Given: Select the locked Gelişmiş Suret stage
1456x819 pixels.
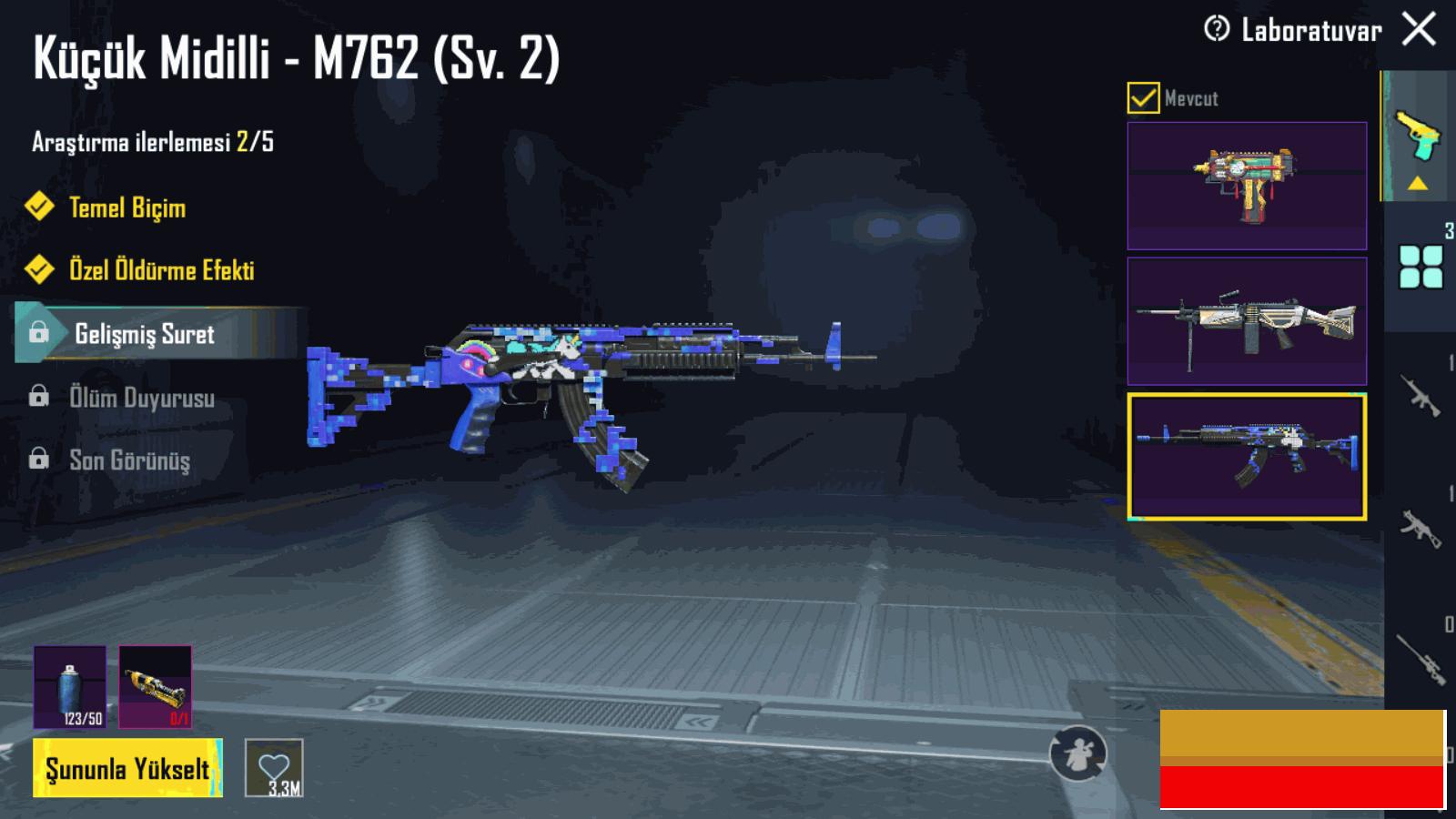Looking at the screenshot, I should 144,334.
